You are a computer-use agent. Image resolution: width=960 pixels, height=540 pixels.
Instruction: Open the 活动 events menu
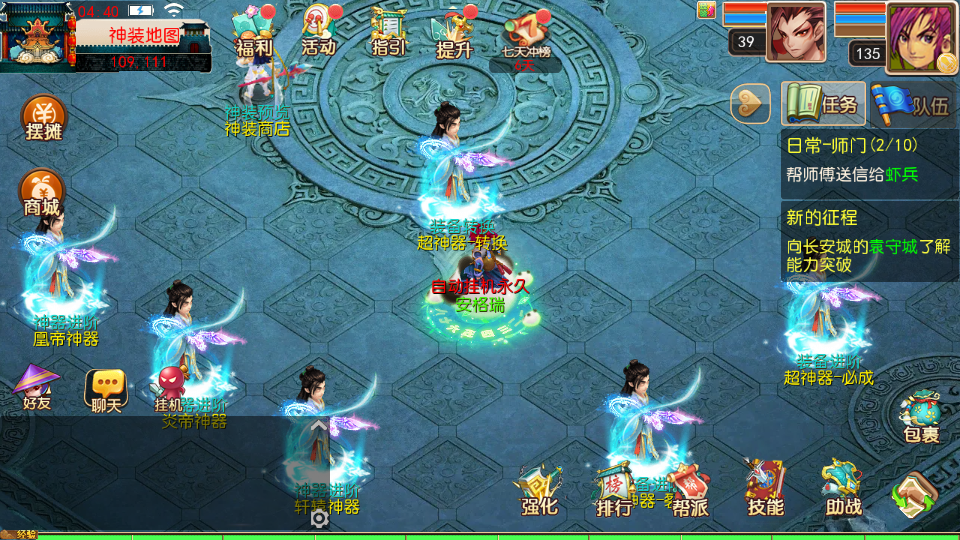(319, 34)
